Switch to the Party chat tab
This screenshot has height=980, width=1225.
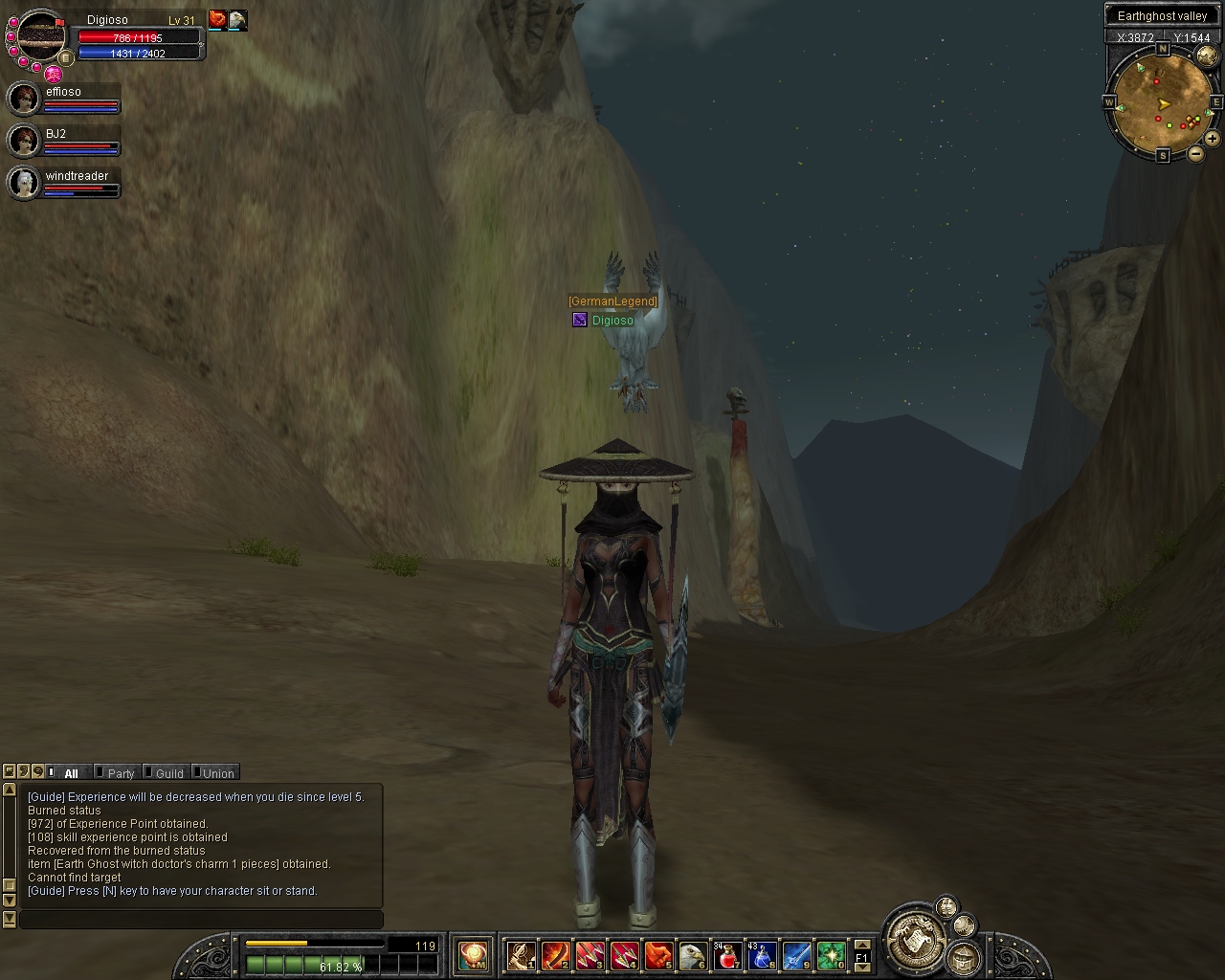coord(120,773)
